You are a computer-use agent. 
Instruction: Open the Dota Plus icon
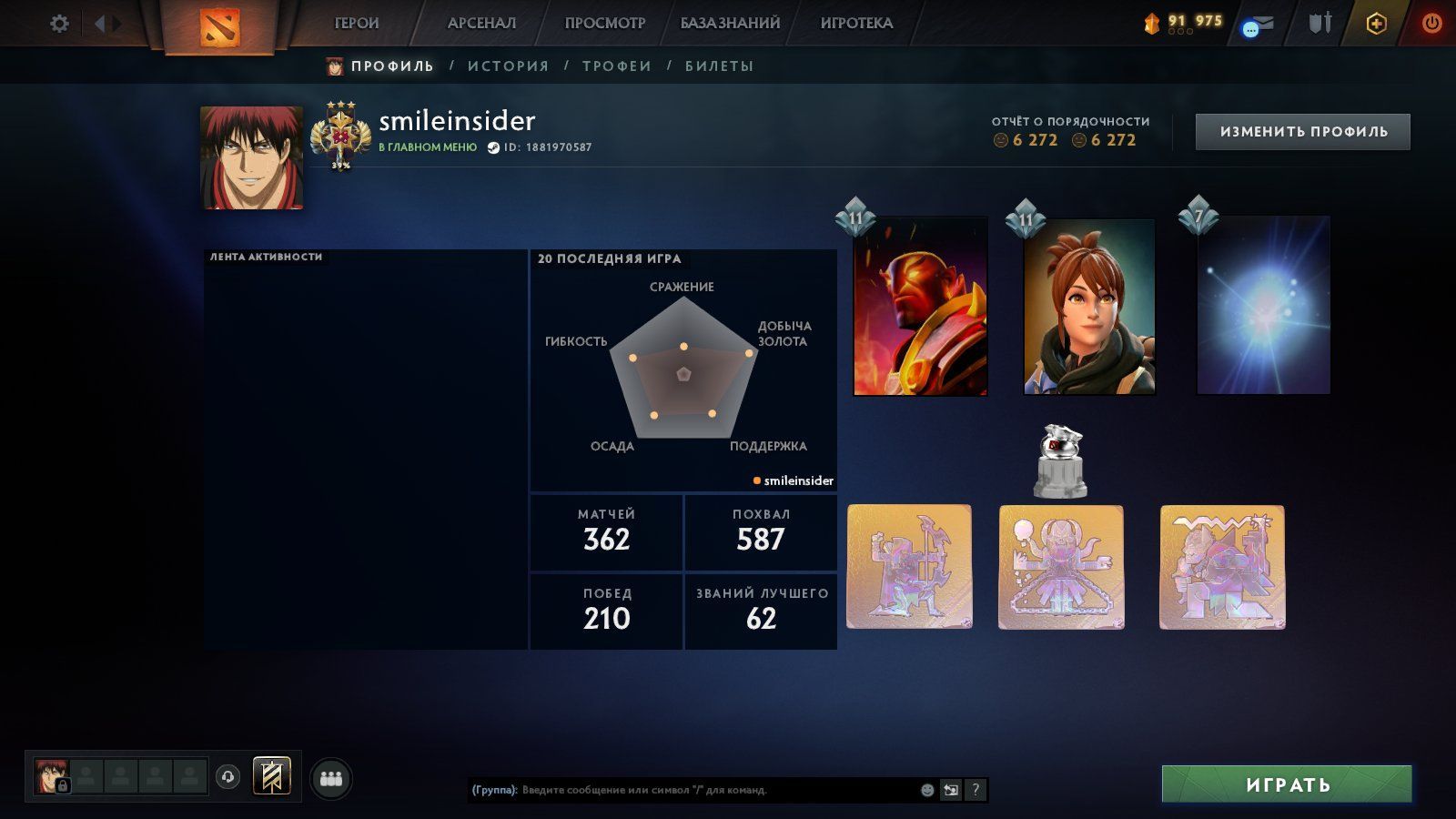point(1376,24)
